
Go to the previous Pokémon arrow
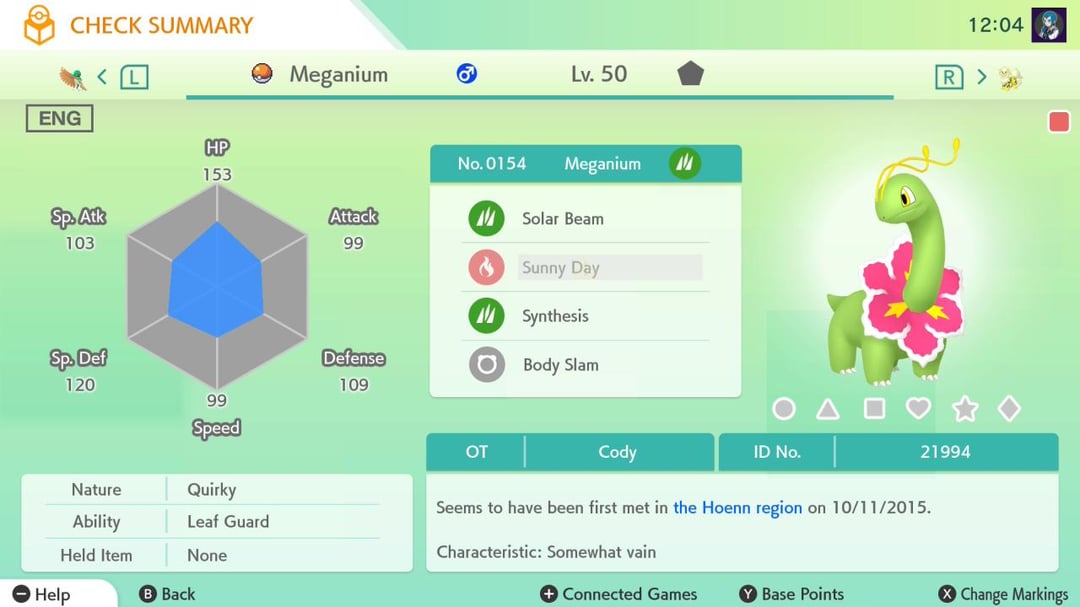102,76
